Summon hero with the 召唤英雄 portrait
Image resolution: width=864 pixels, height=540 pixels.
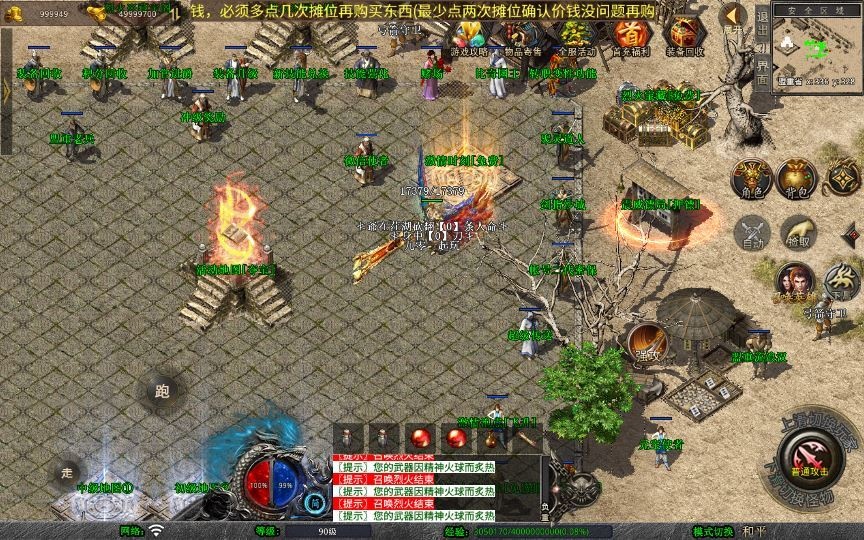(x=795, y=281)
